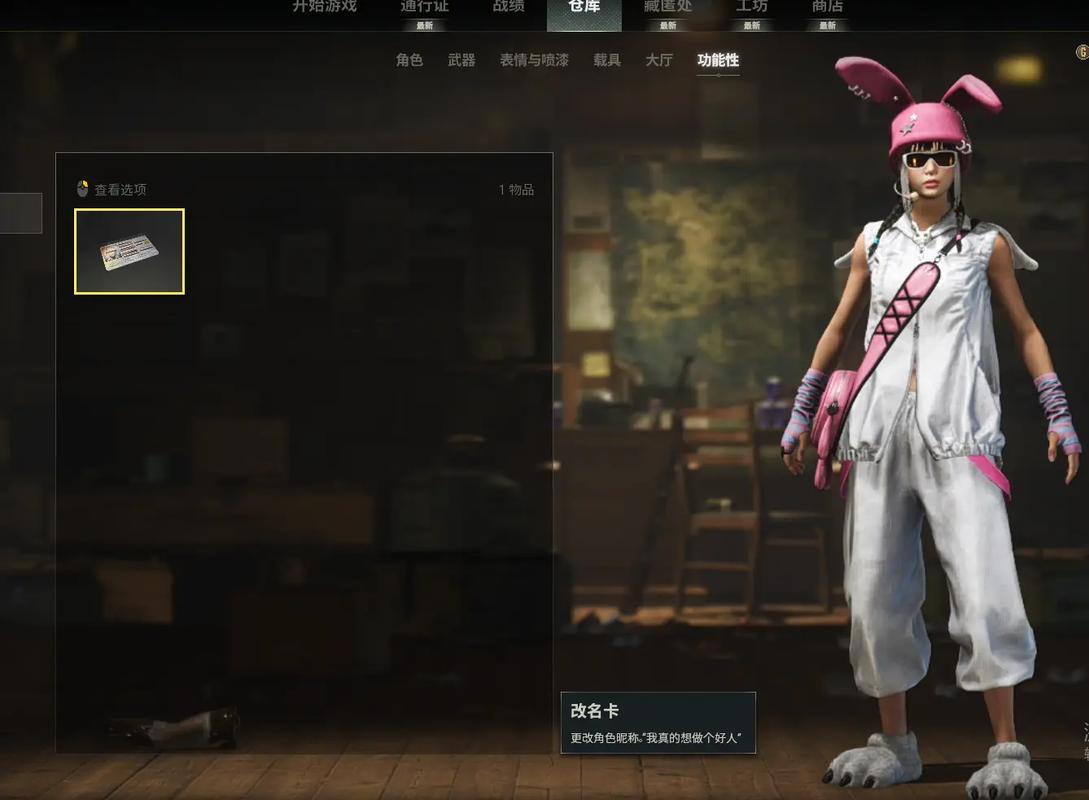Visit the 商店 store
This screenshot has height=800, width=1089.
(827, 7)
